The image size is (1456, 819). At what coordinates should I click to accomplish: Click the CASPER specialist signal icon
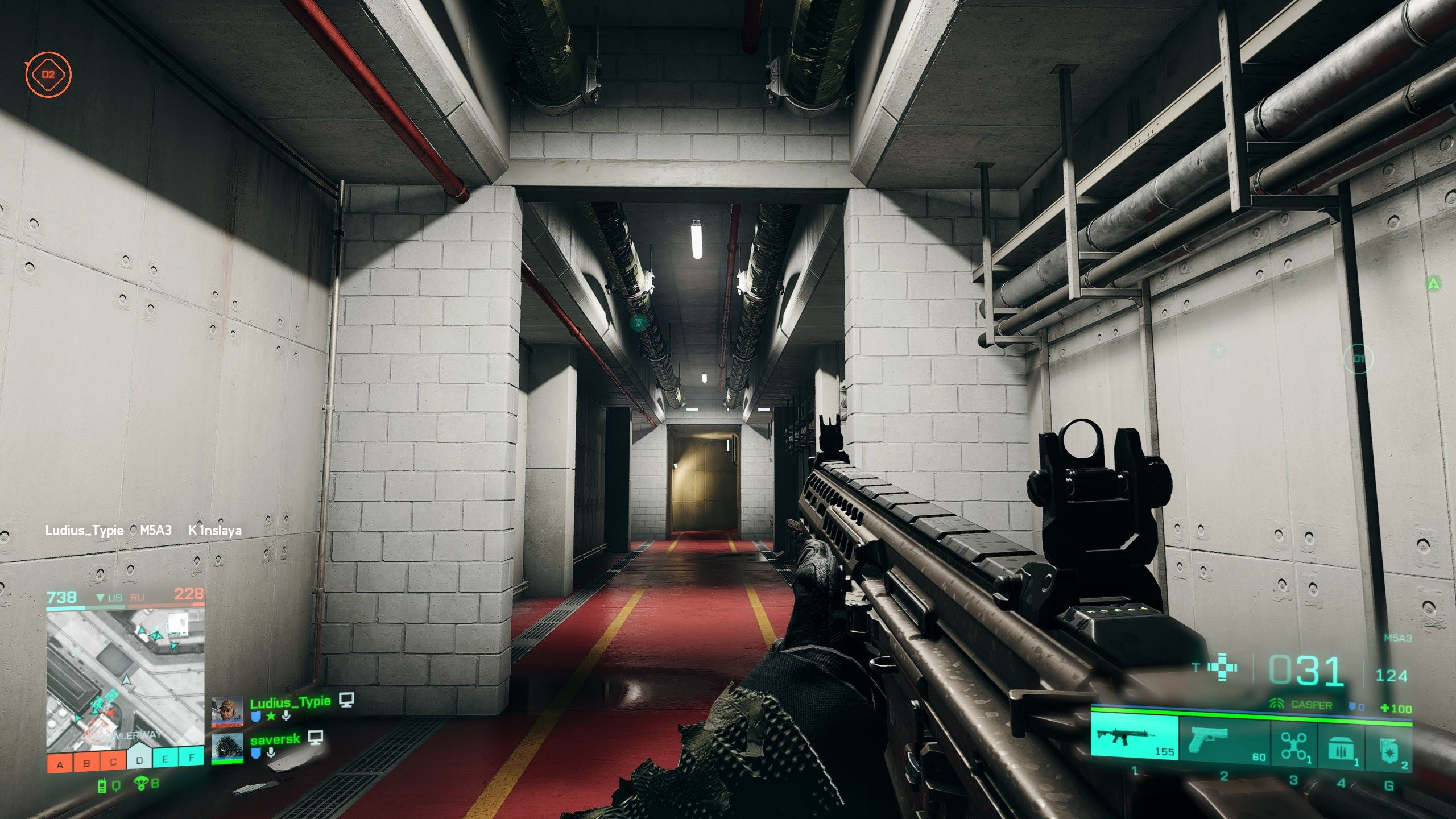[x=1277, y=704]
